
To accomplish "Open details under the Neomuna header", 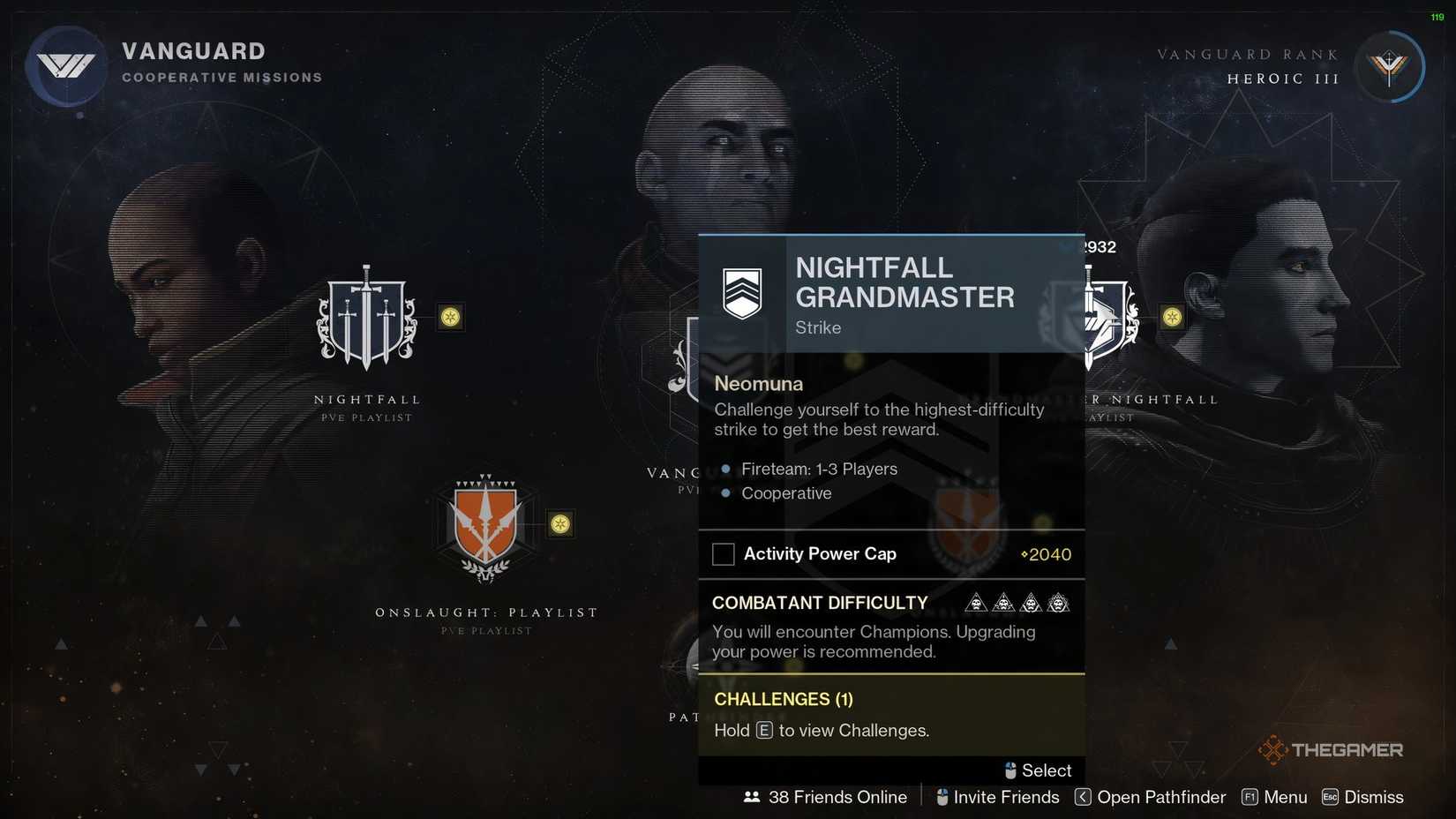I will tap(758, 384).
